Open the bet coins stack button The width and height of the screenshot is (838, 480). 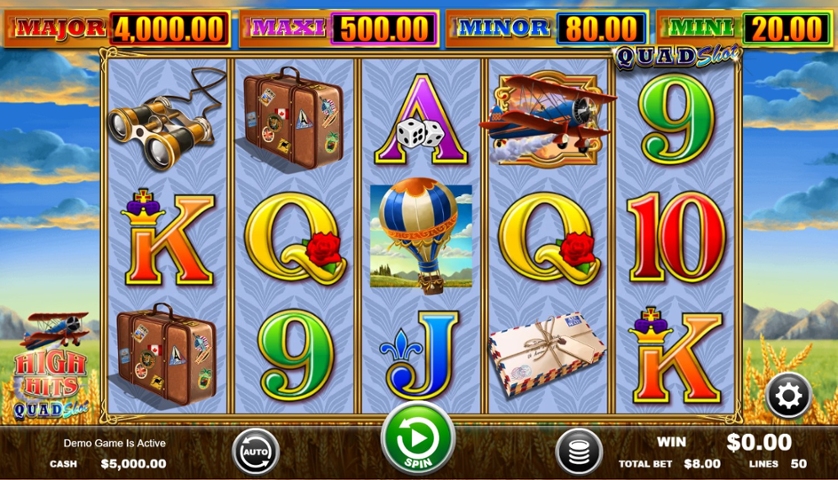click(x=577, y=451)
